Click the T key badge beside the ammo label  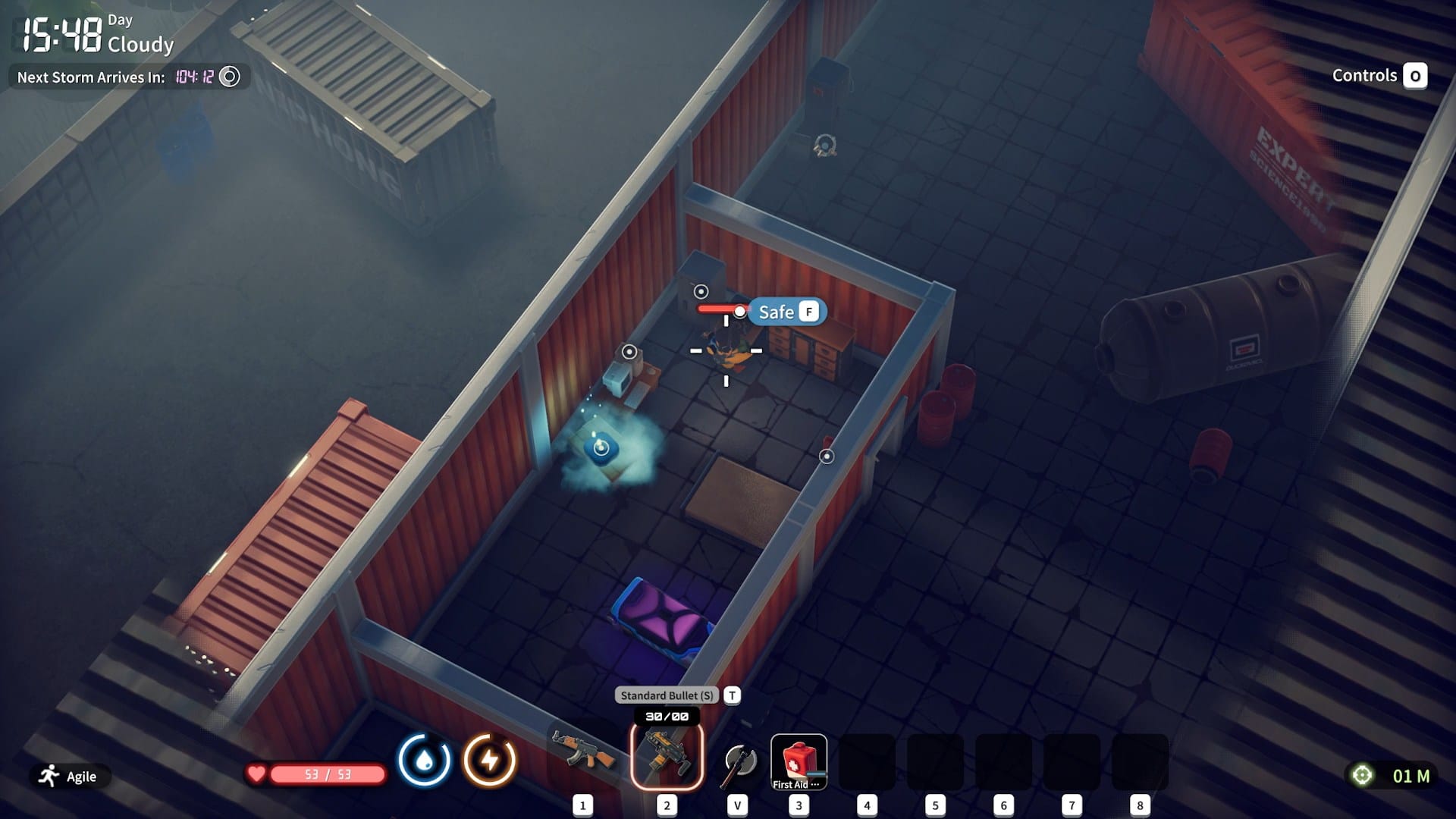[732, 695]
